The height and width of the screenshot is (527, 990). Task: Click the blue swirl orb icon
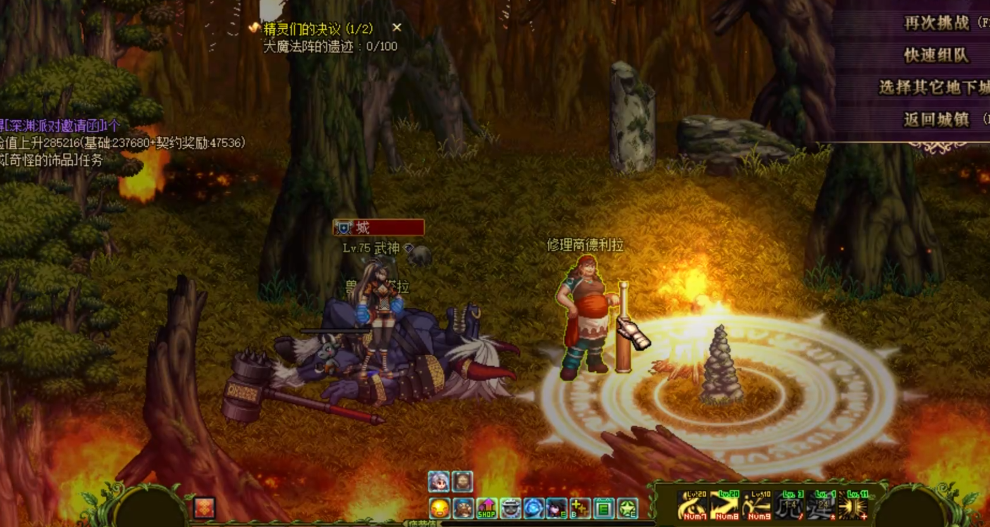(534, 508)
